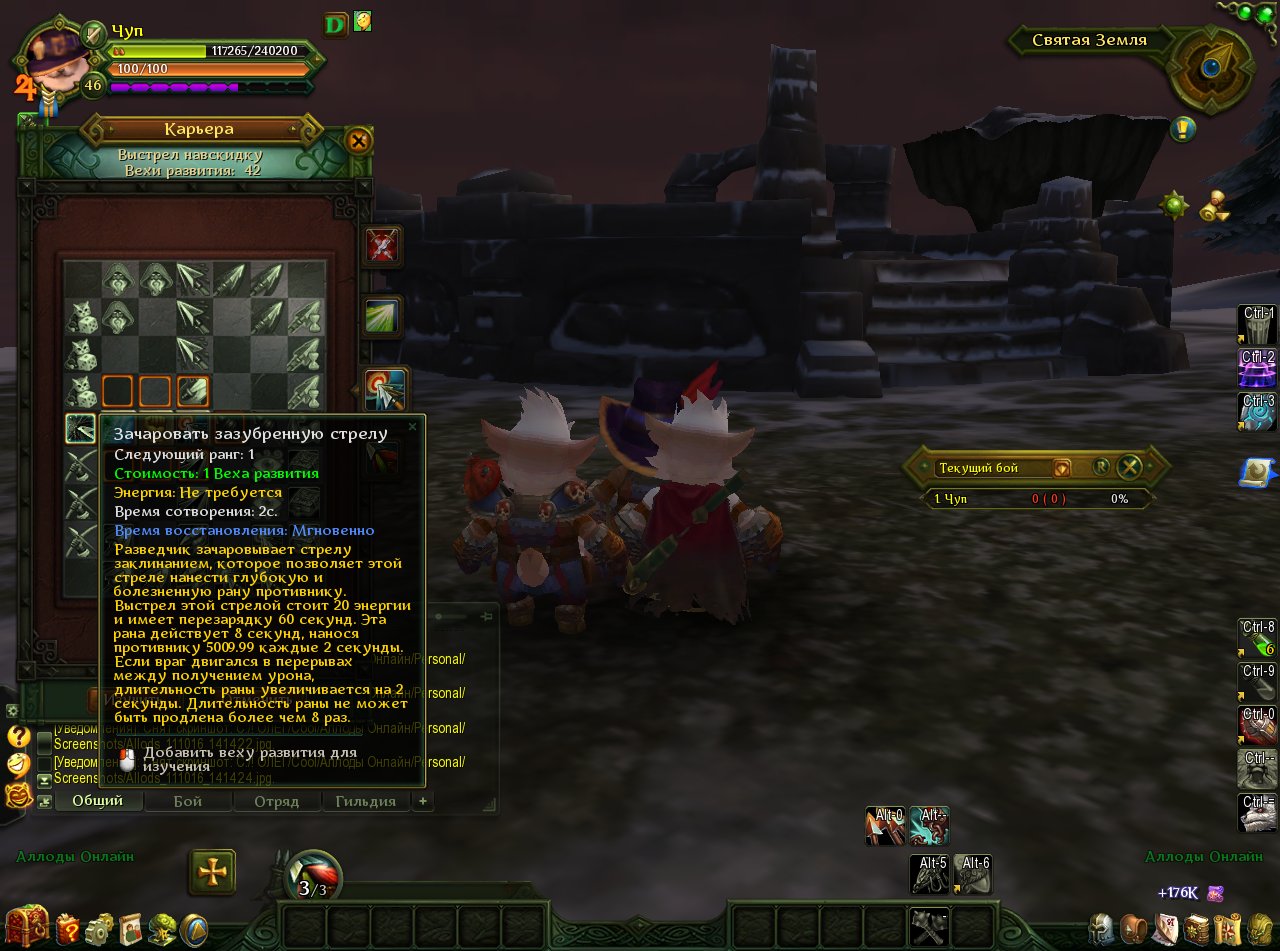The width and height of the screenshot is (1280, 951).
Task: Open the treasure chest shop icon
Action: 27,926
